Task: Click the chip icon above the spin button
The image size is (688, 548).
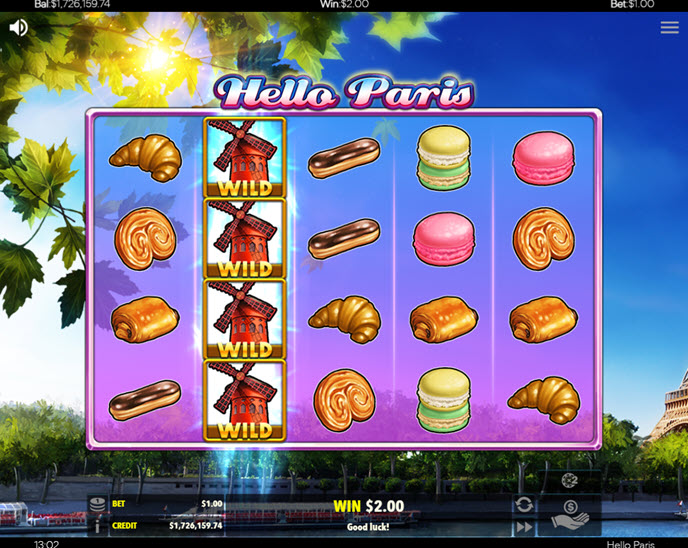Action: [569, 481]
